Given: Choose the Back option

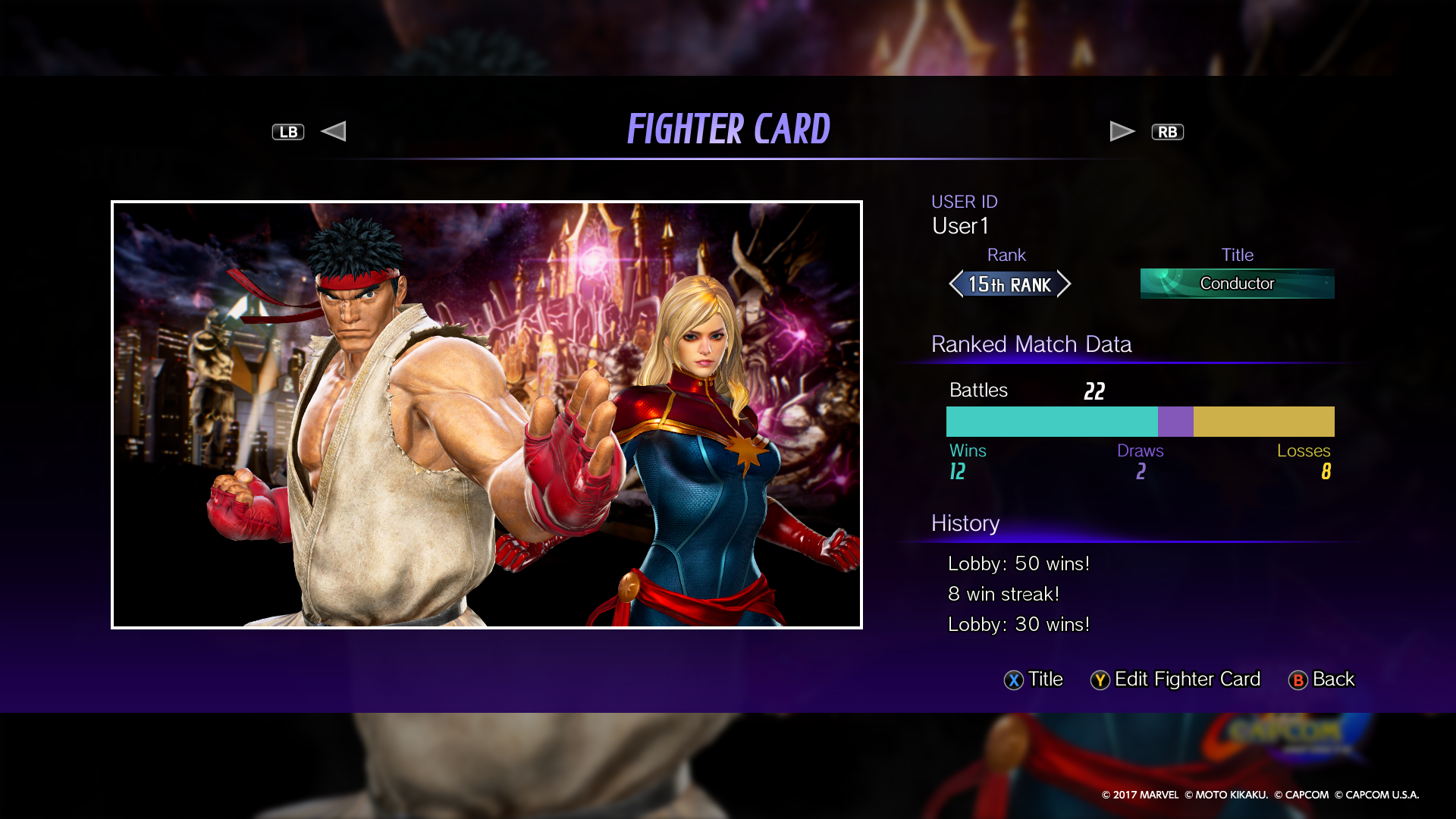Looking at the screenshot, I should pyautogui.click(x=1332, y=679).
